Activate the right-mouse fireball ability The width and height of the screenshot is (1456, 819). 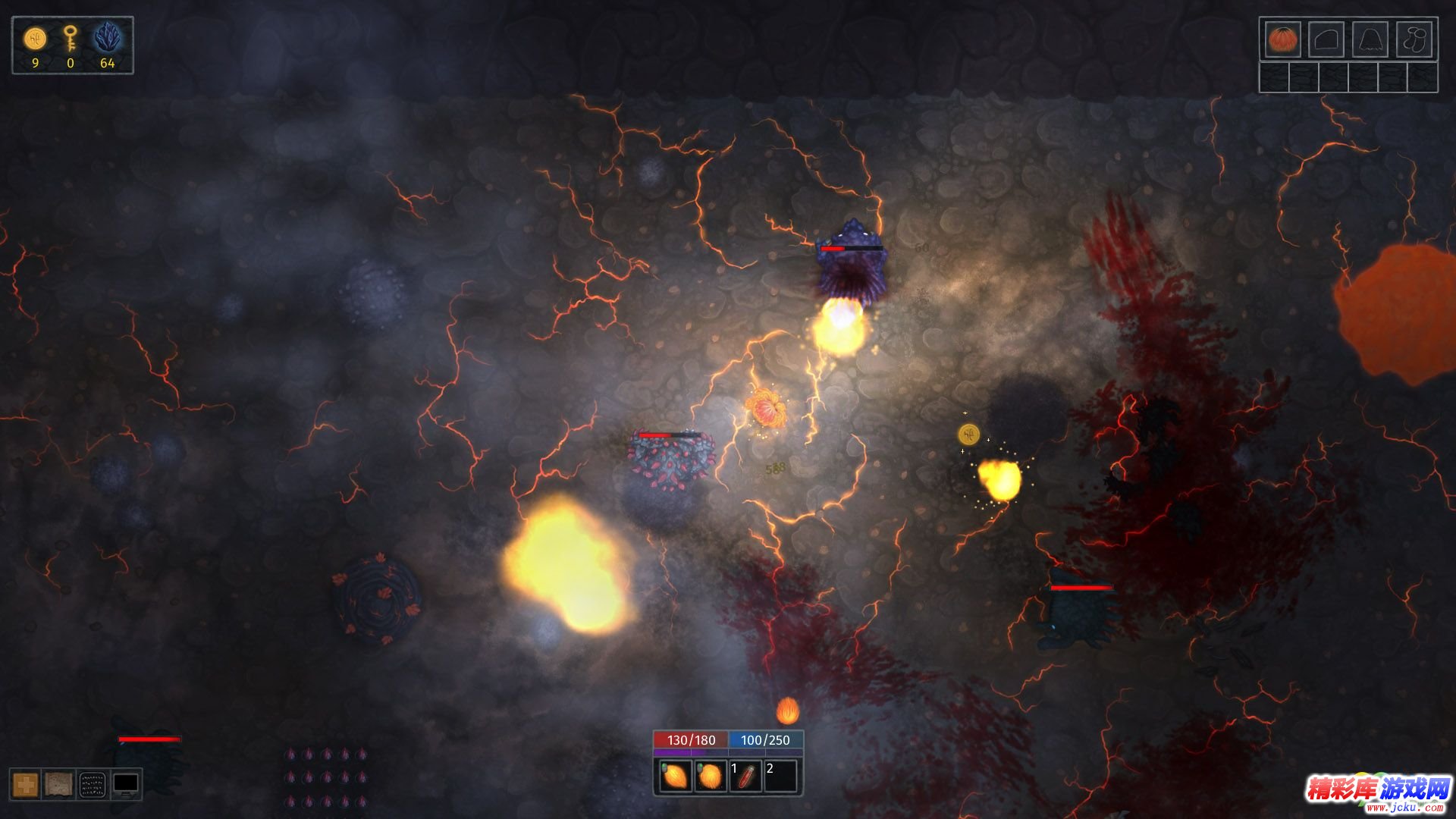710,777
